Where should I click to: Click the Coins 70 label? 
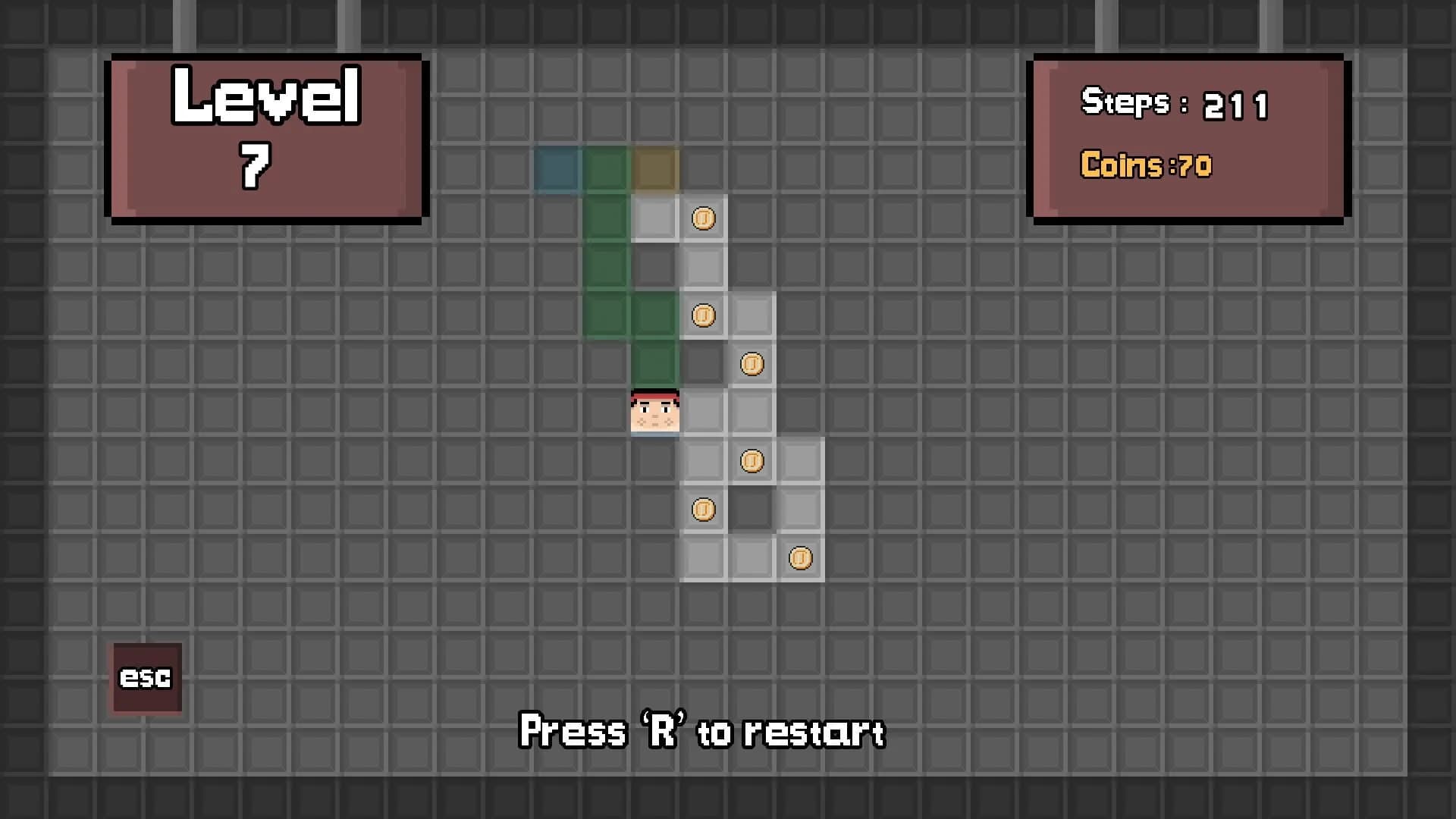[1145, 166]
